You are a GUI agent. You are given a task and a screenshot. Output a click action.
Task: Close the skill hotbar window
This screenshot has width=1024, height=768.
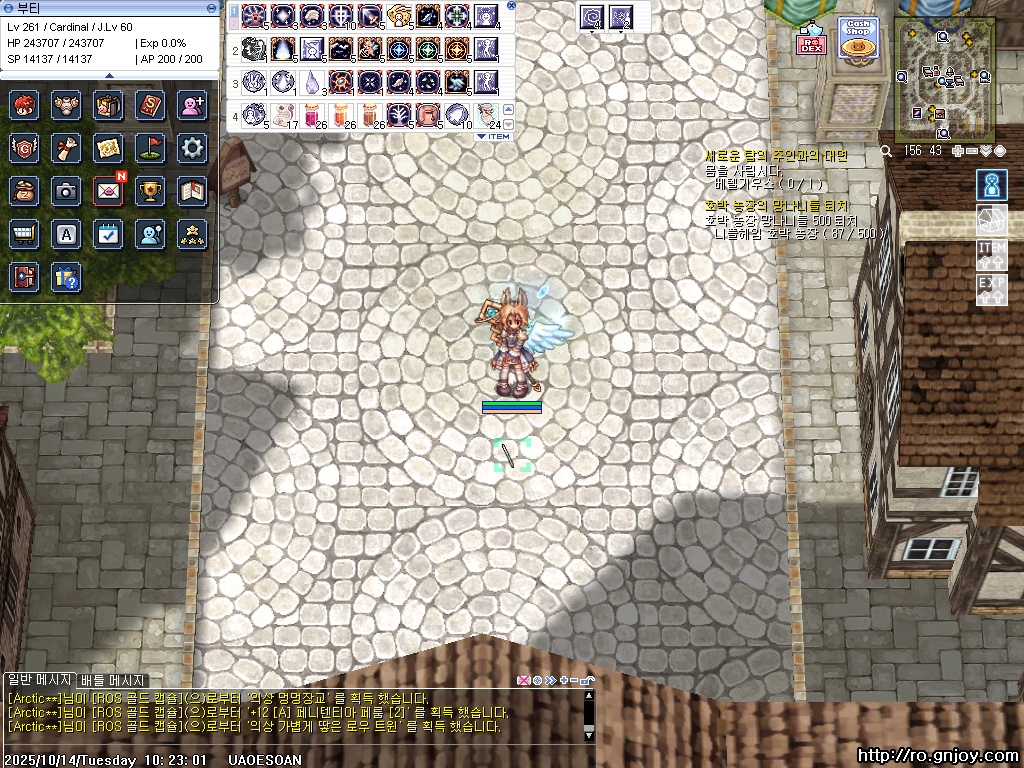click(512, 5)
